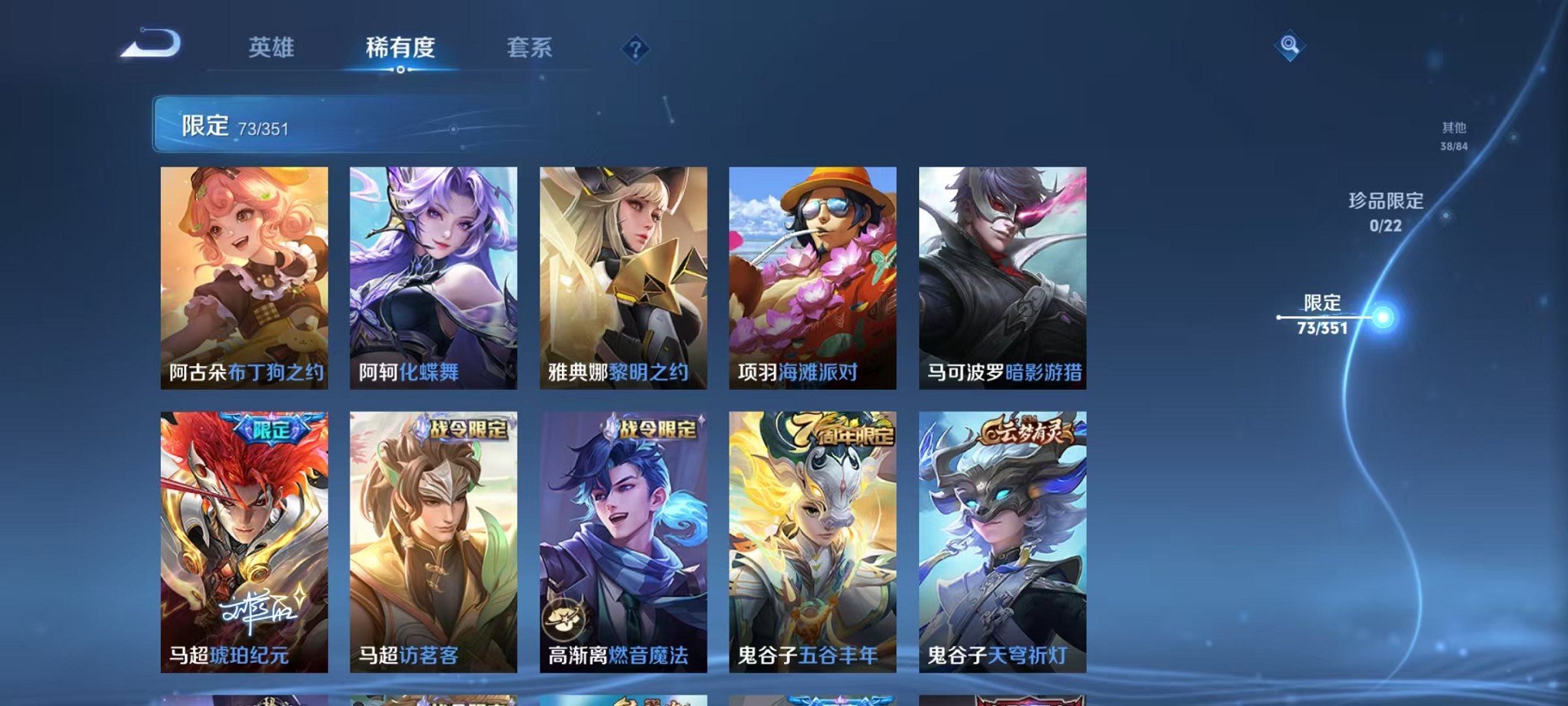Click the 稀有度 tab indicator dots
The height and width of the screenshot is (706, 1568).
[400, 71]
